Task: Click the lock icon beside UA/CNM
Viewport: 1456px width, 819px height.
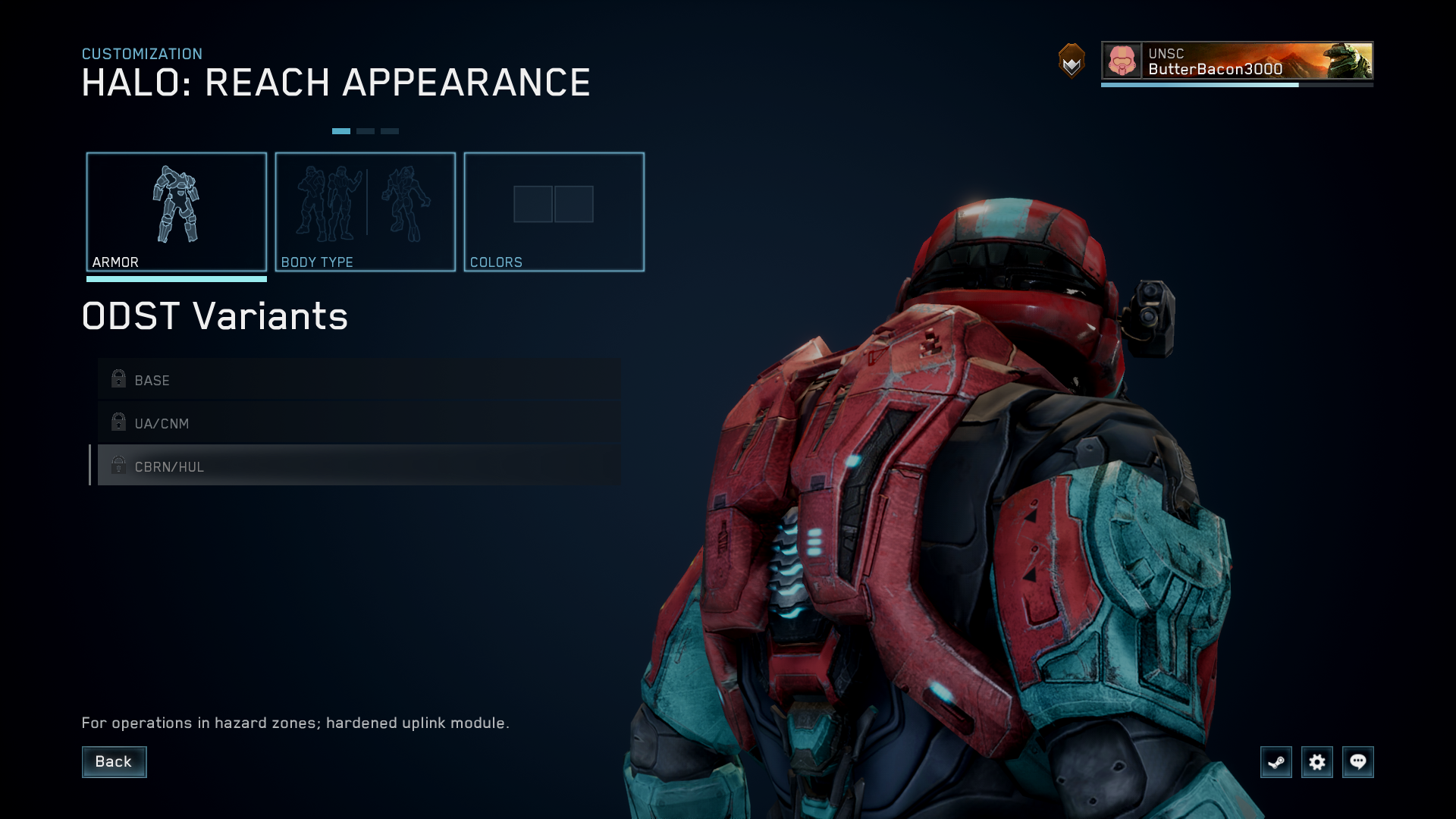Action: click(118, 422)
